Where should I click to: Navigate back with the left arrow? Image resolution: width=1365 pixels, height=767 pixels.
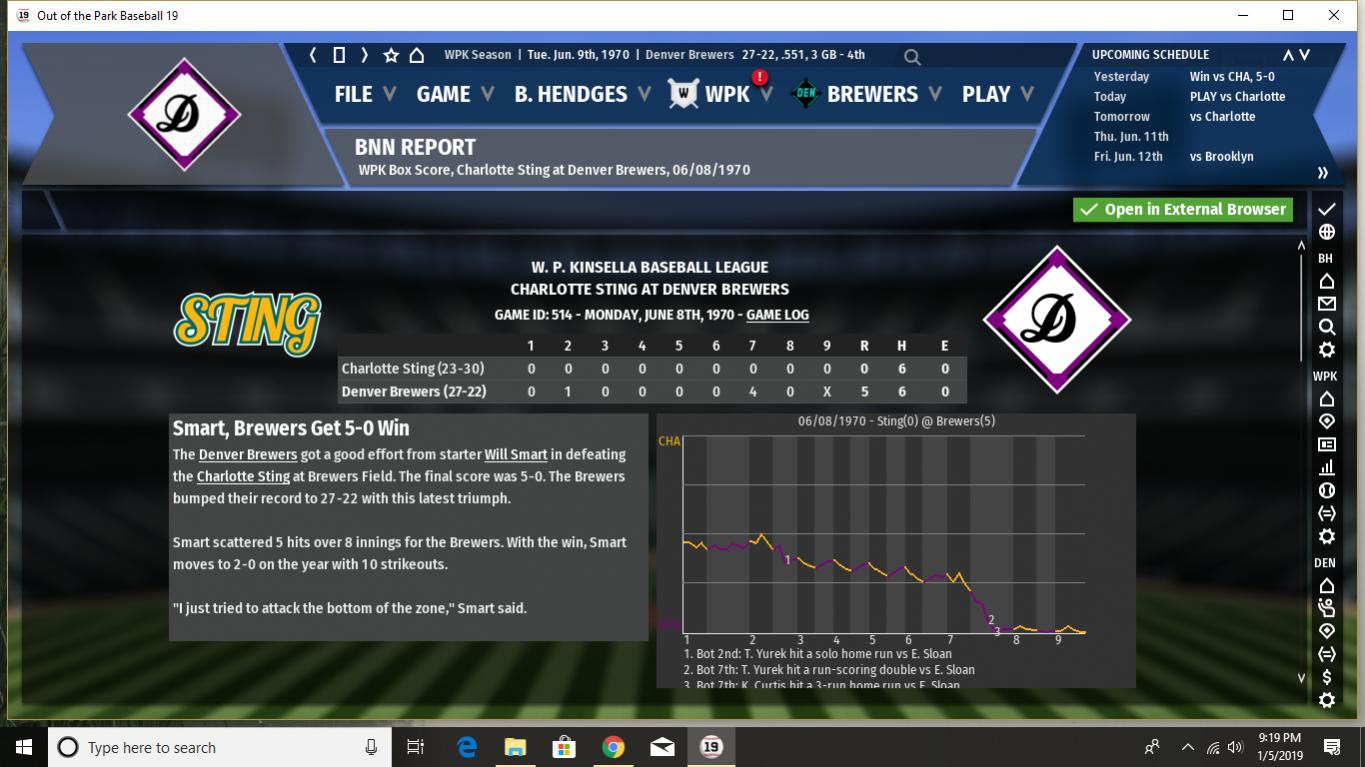coord(313,55)
